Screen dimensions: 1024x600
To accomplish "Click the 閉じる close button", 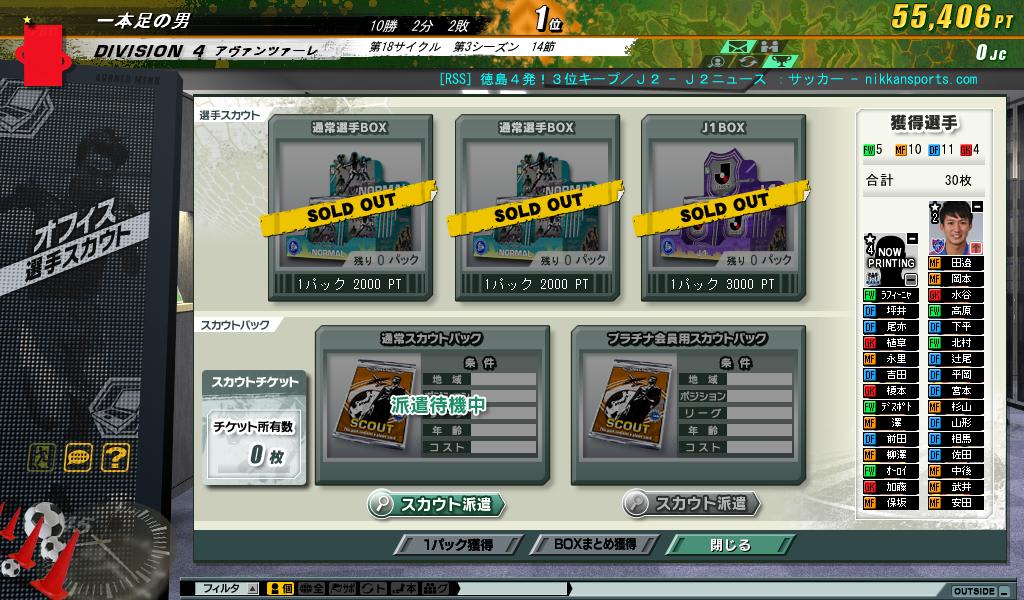I will [x=730, y=545].
